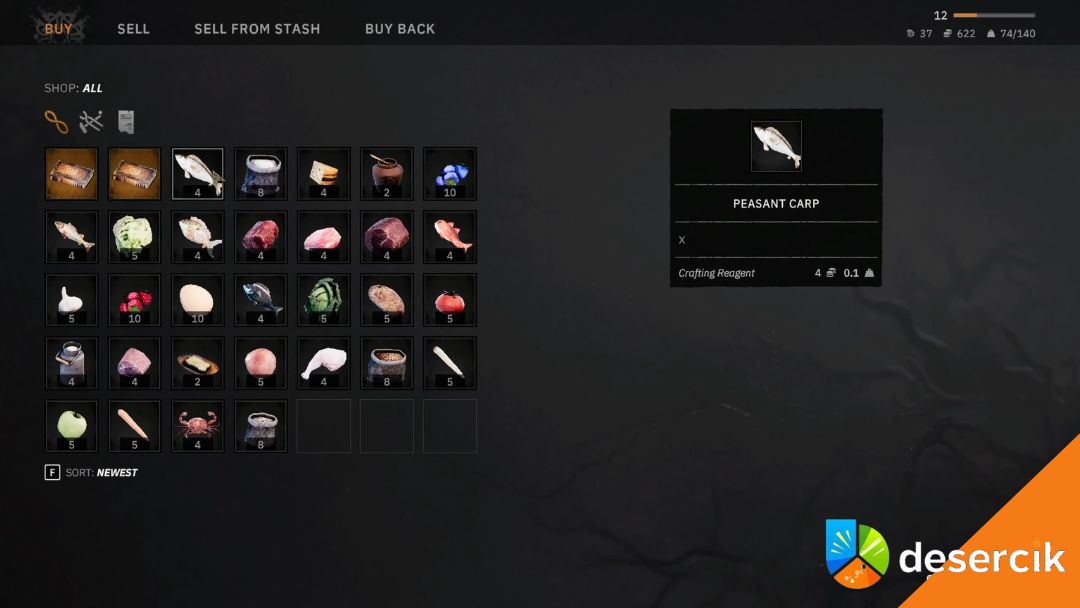The height and width of the screenshot is (608, 1080).
Task: Pick the green apple slot
Action: (x=72, y=426)
